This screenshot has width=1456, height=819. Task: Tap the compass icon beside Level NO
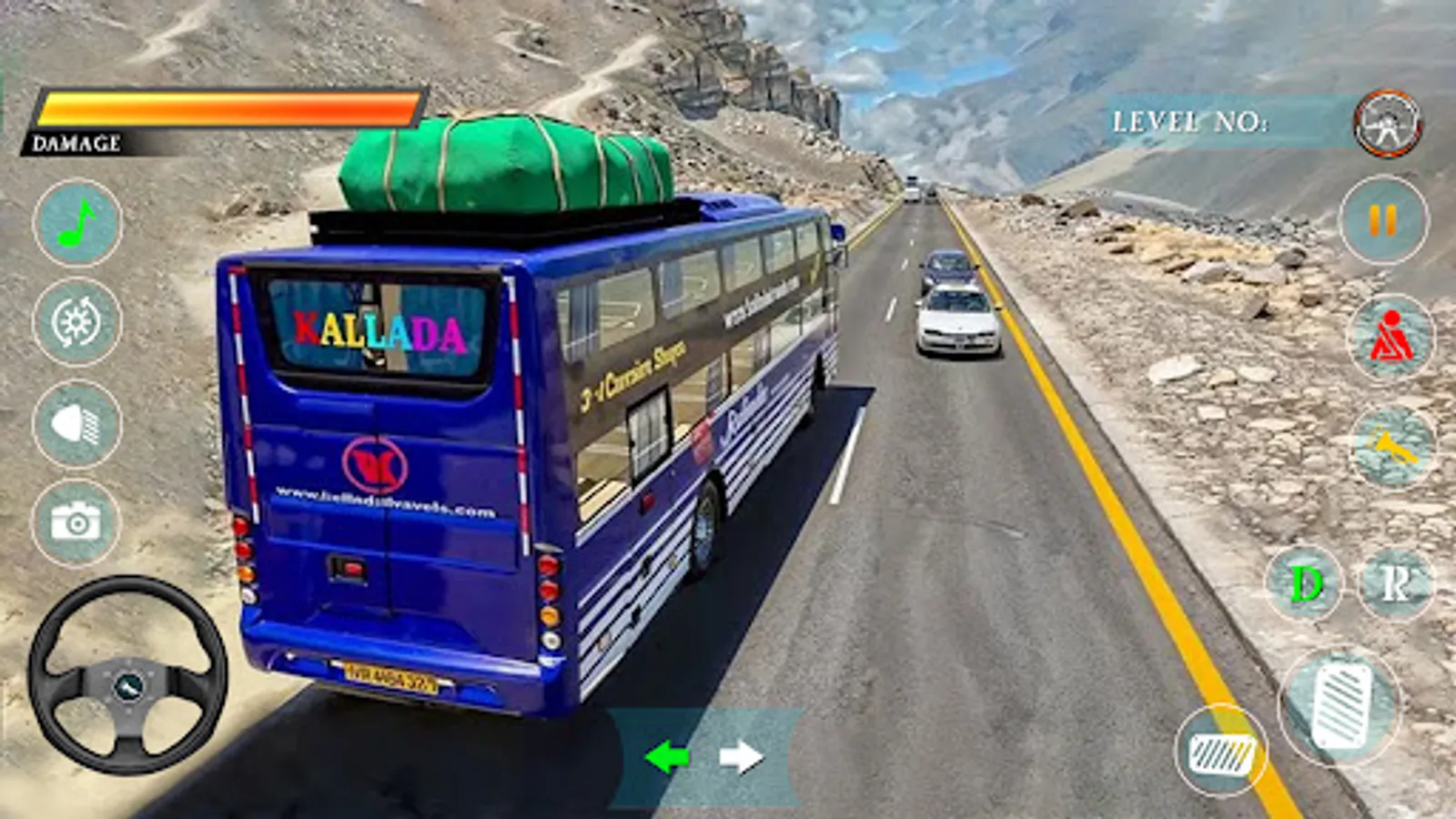[x=1386, y=123]
